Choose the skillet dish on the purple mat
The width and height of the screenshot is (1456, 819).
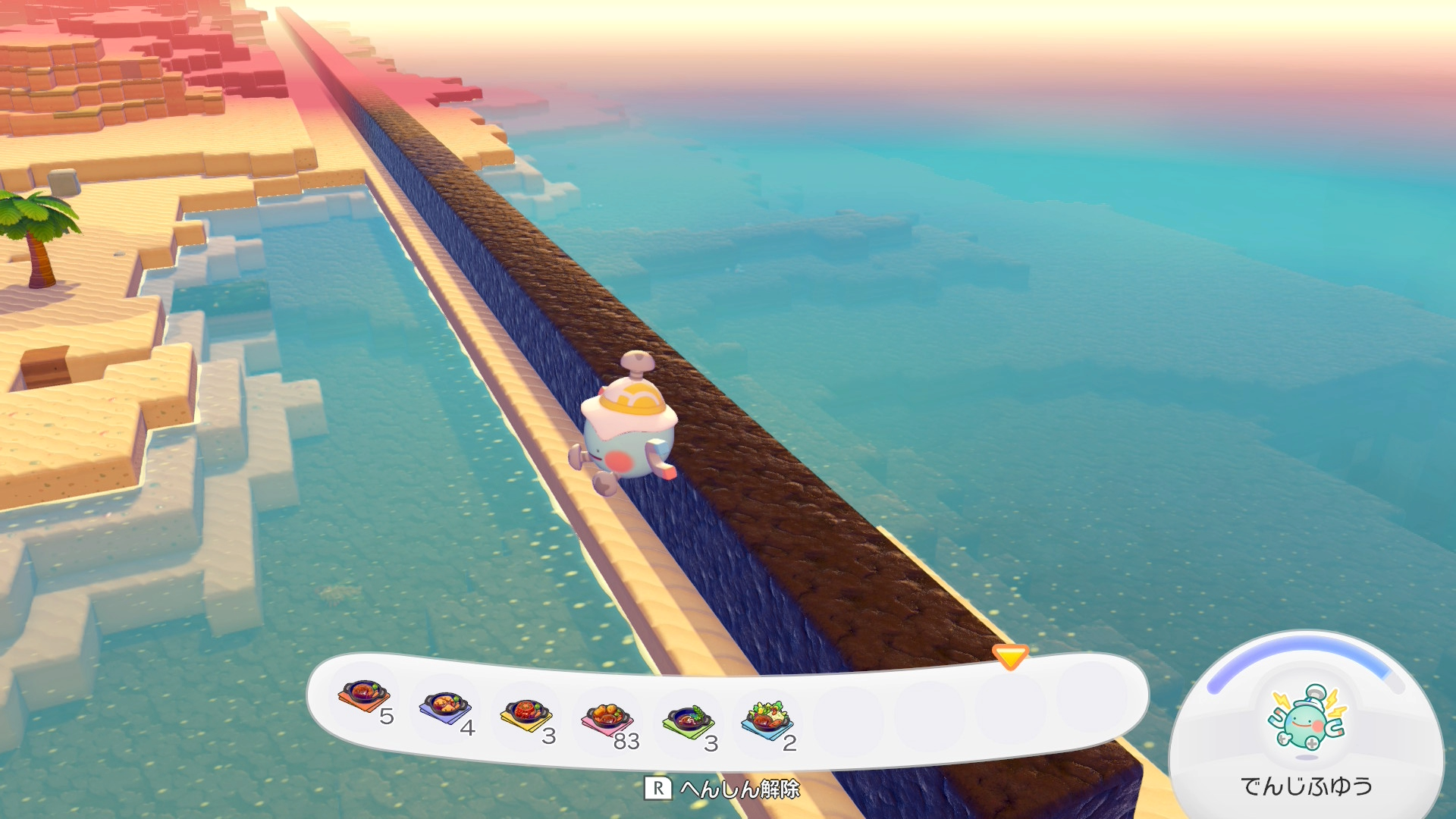[x=445, y=707]
